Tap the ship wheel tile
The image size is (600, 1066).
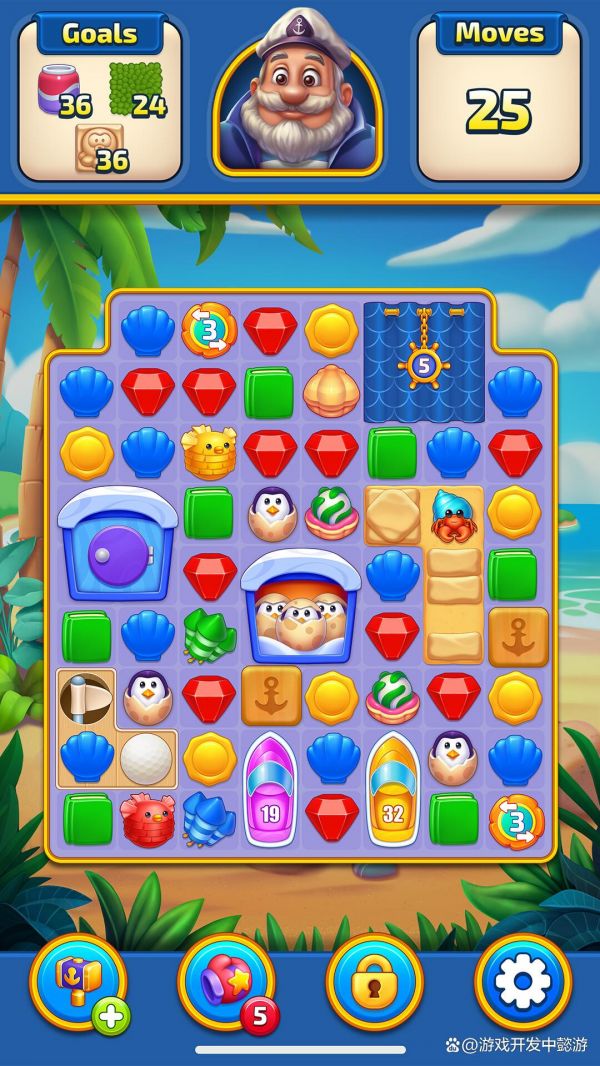pyautogui.click(x=423, y=365)
